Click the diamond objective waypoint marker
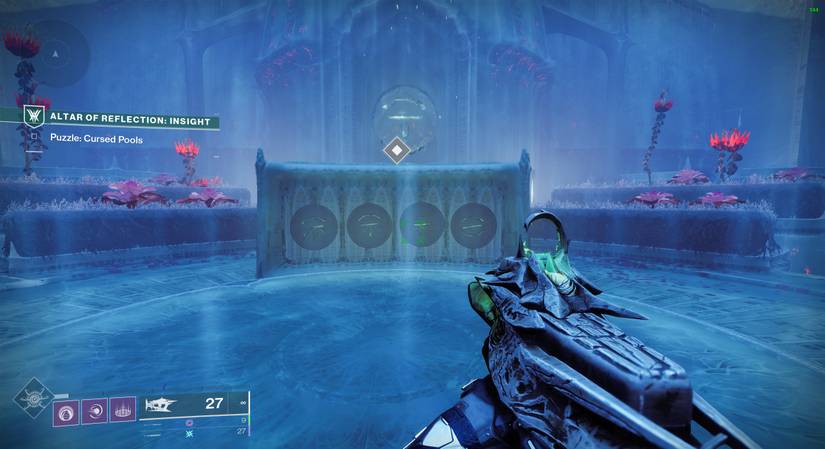The height and width of the screenshot is (449, 825). [397, 151]
